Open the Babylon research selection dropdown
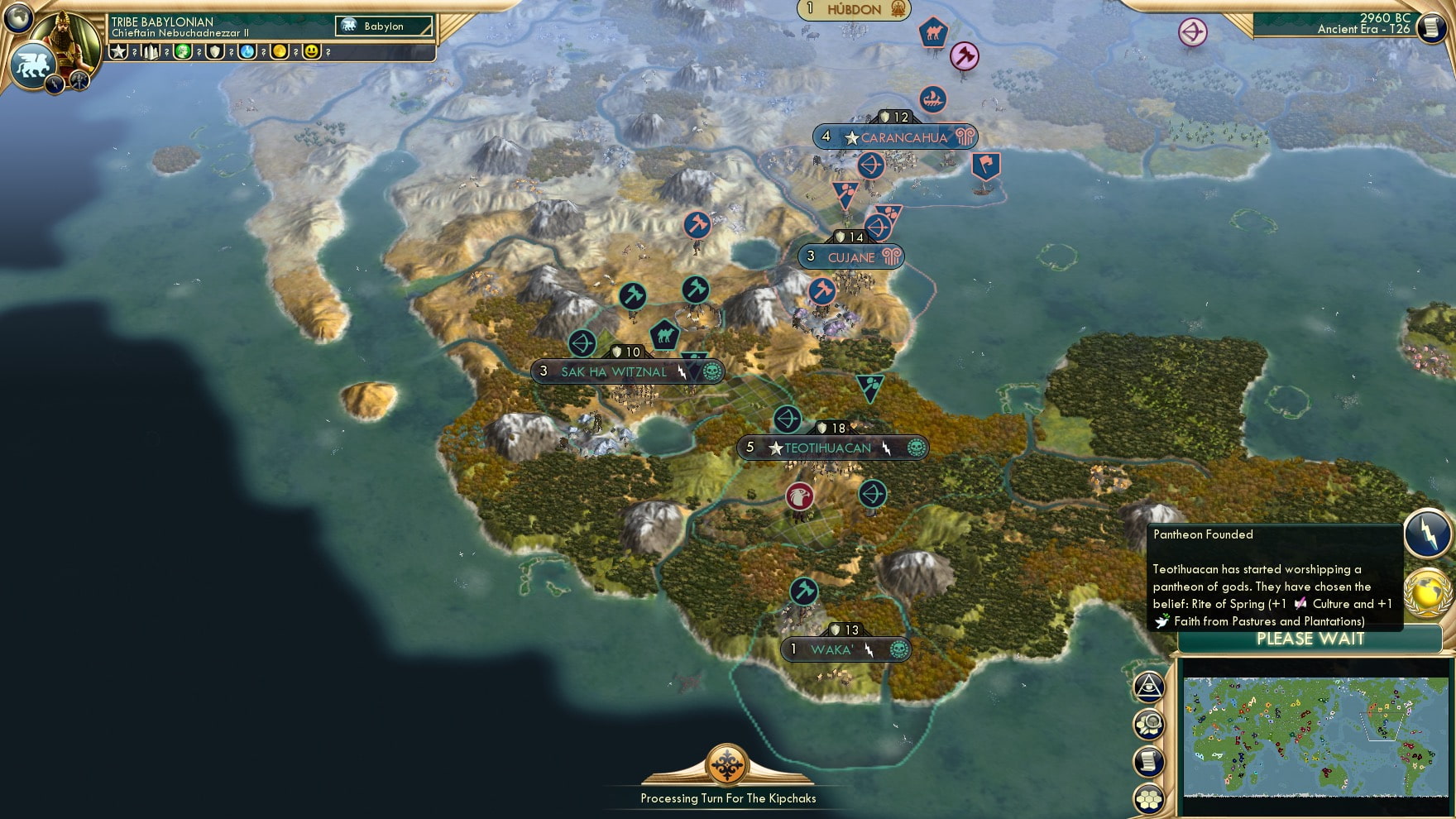 tap(382, 26)
